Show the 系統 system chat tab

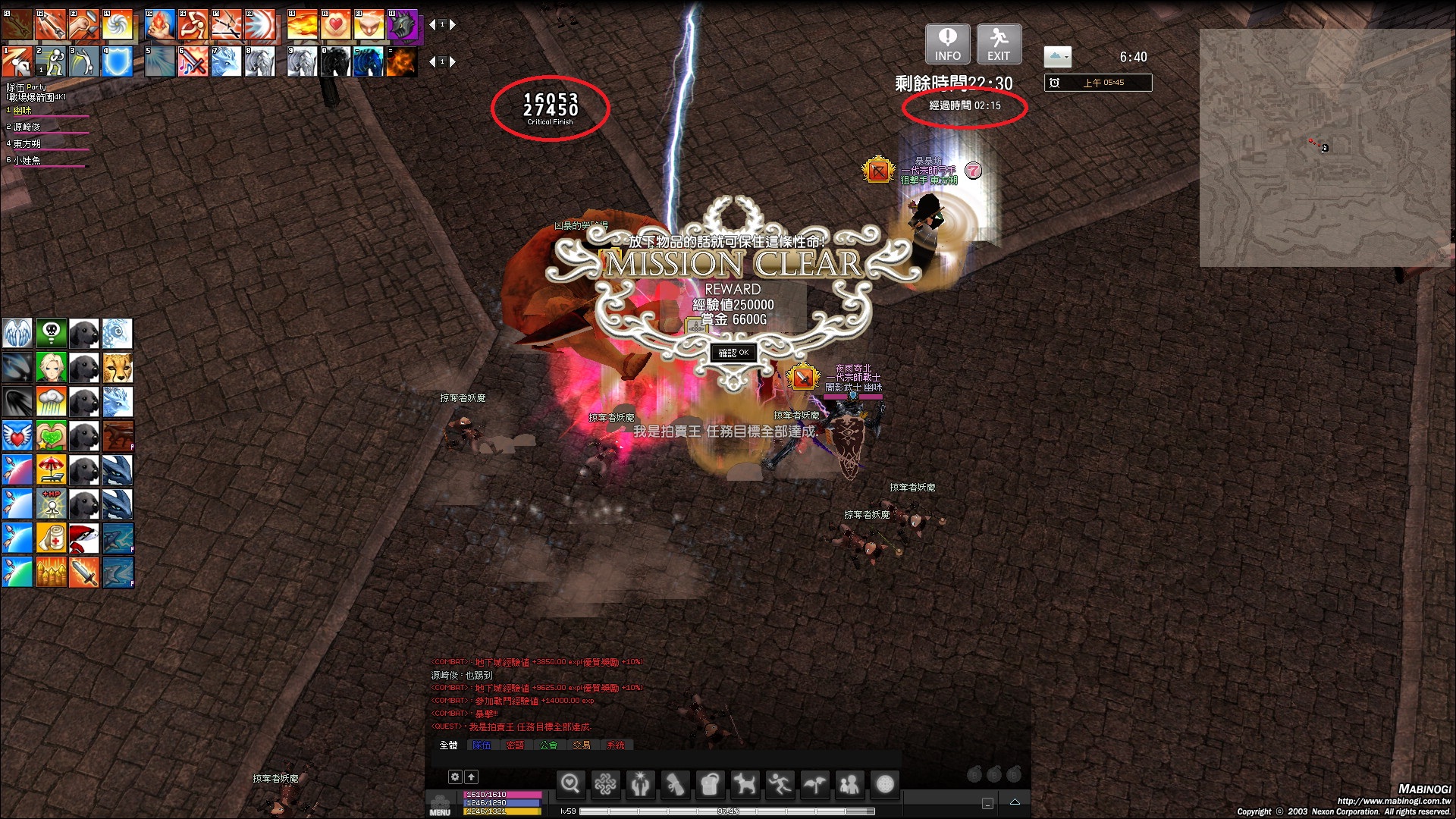pos(616,745)
